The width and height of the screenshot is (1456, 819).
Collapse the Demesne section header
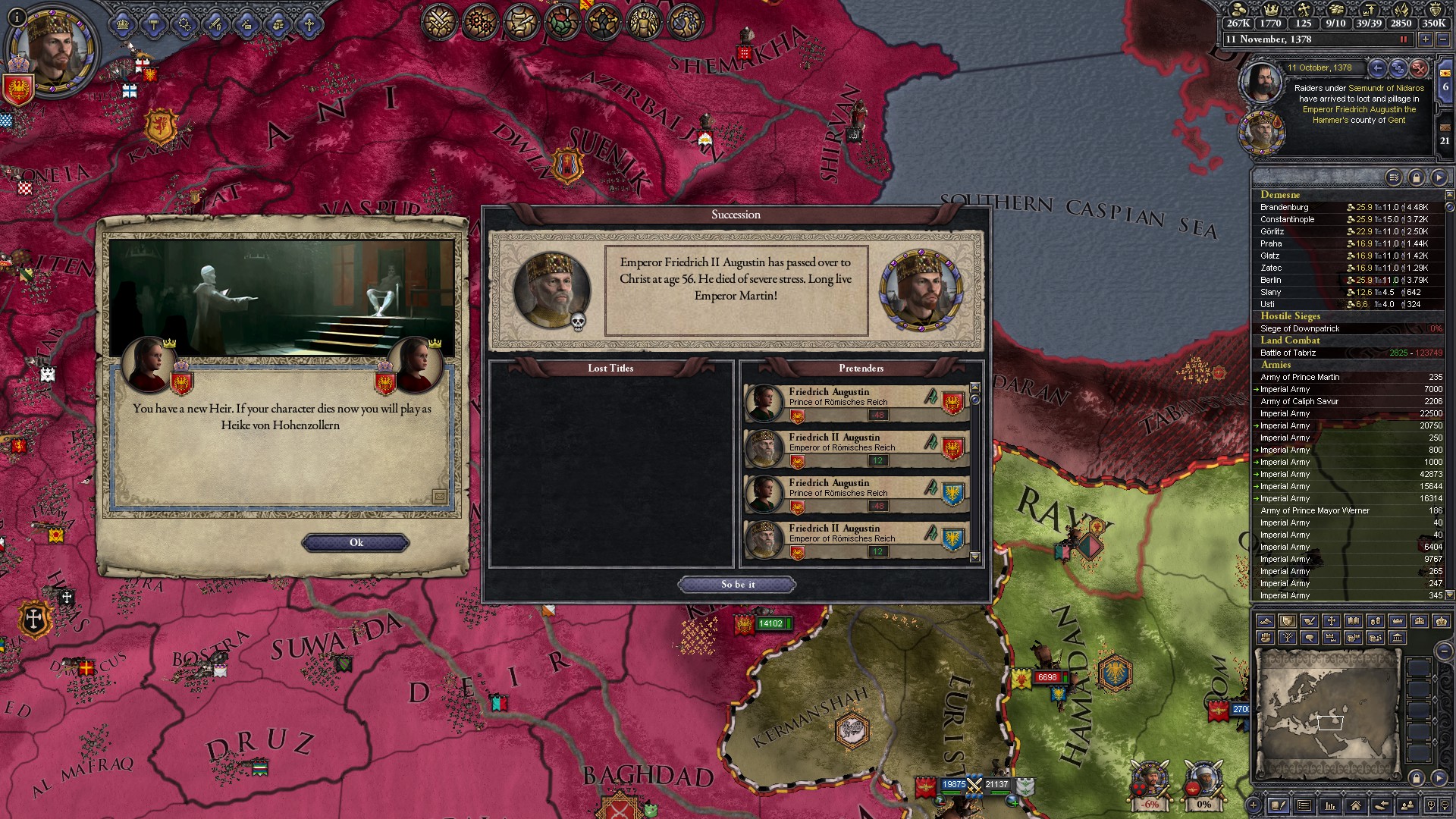click(1282, 196)
